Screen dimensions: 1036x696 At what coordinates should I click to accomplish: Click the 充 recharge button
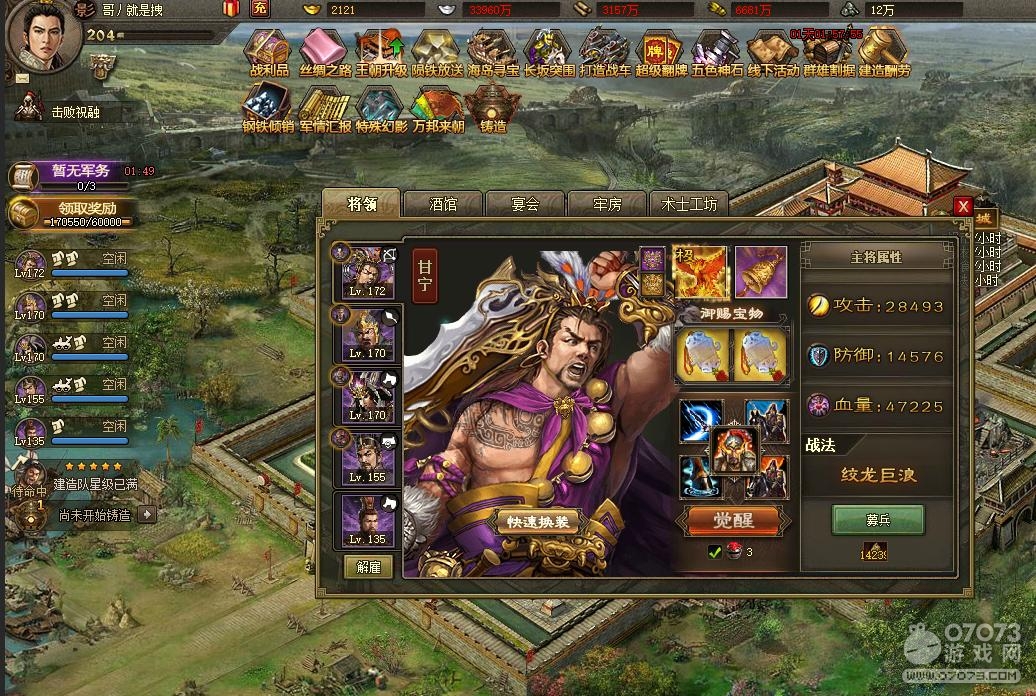click(260, 9)
